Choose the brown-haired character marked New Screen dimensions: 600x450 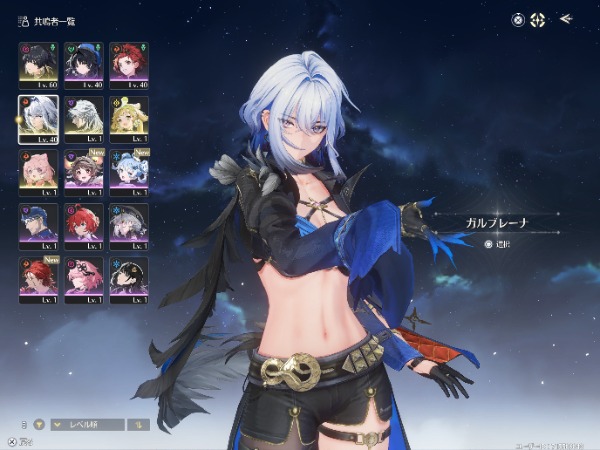[x=83, y=170]
